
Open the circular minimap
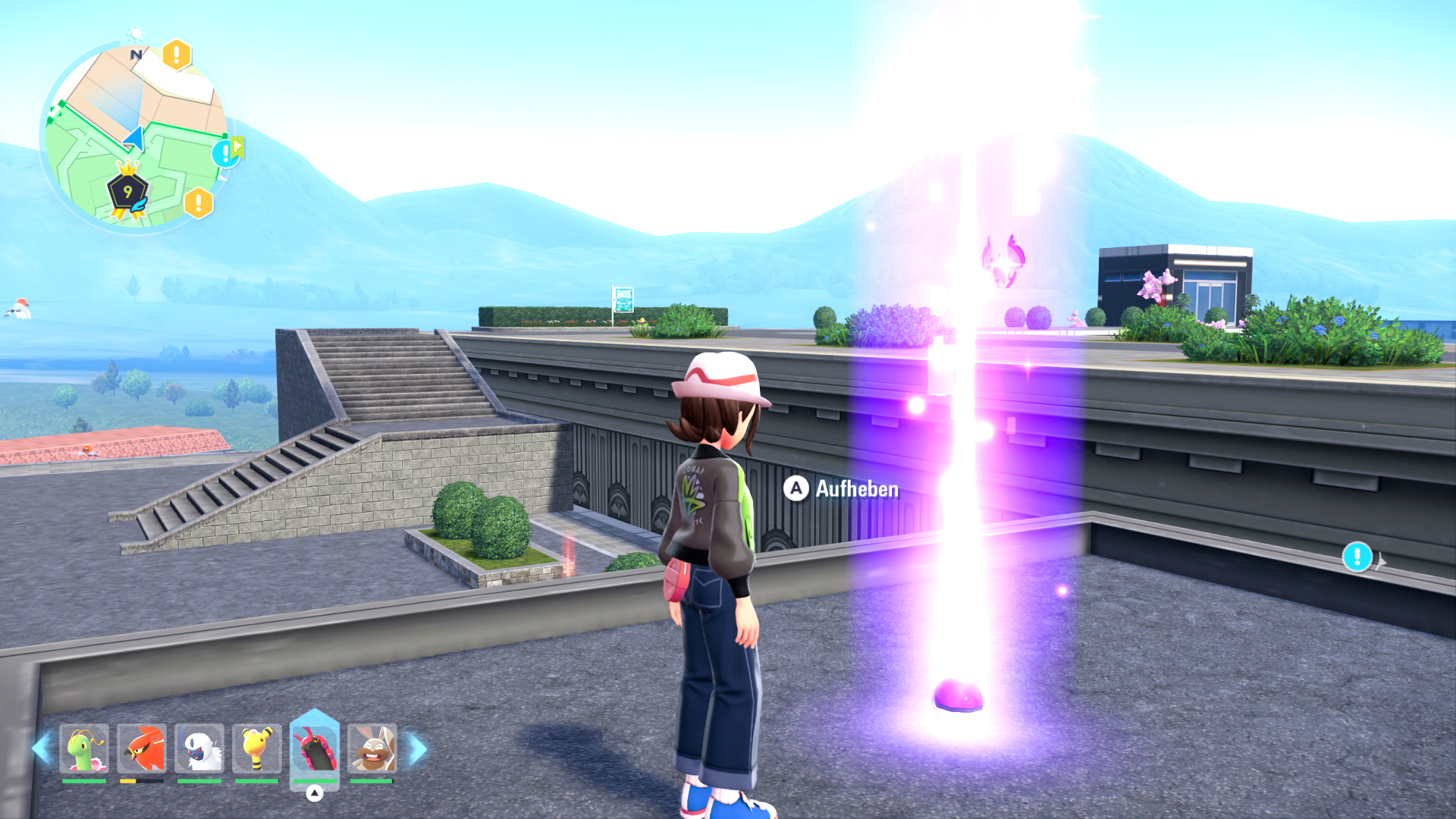135,136
